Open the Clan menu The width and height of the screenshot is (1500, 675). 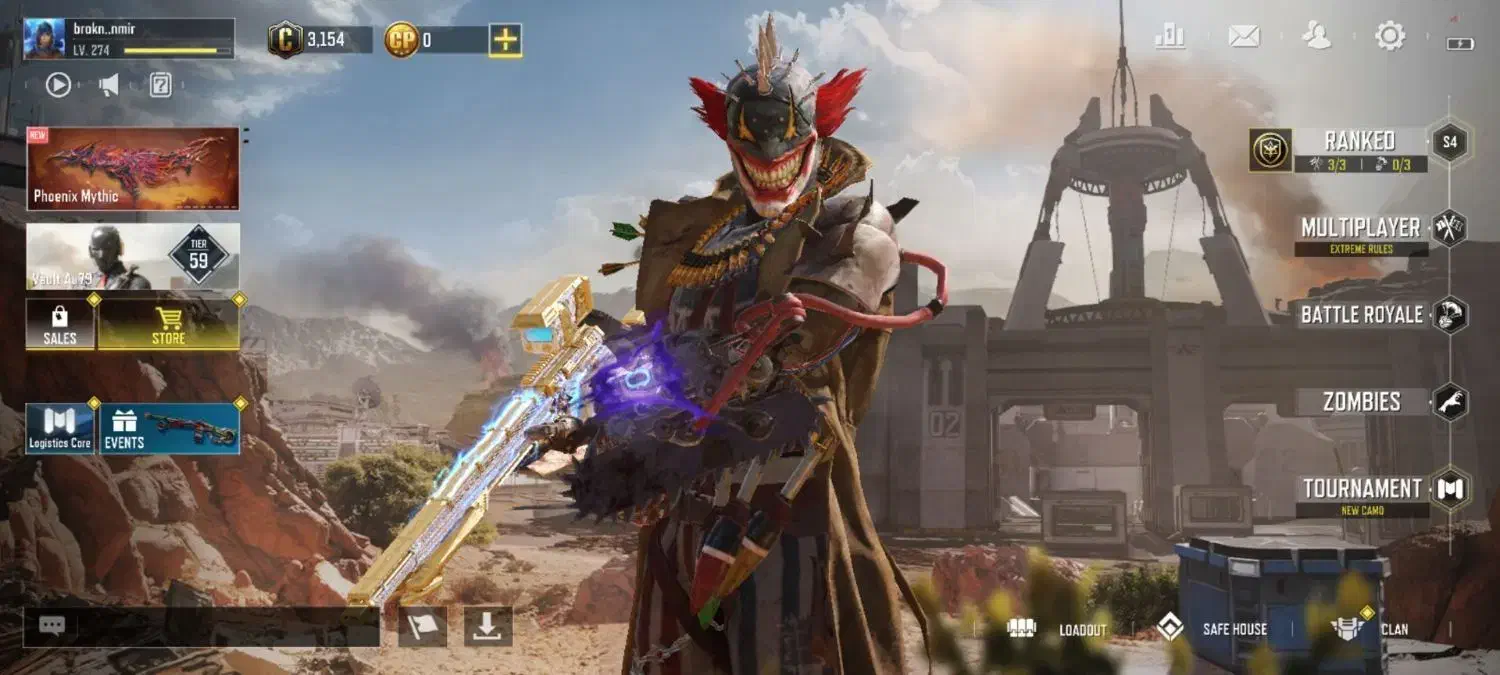point(1370,629)
